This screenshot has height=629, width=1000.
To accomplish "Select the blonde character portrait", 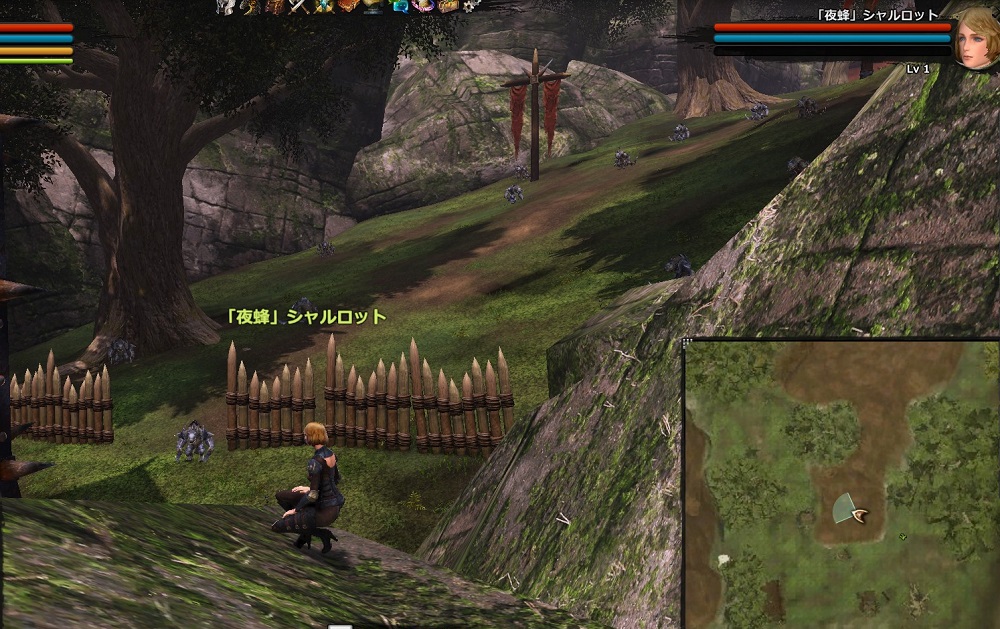I will coord(973,38).
